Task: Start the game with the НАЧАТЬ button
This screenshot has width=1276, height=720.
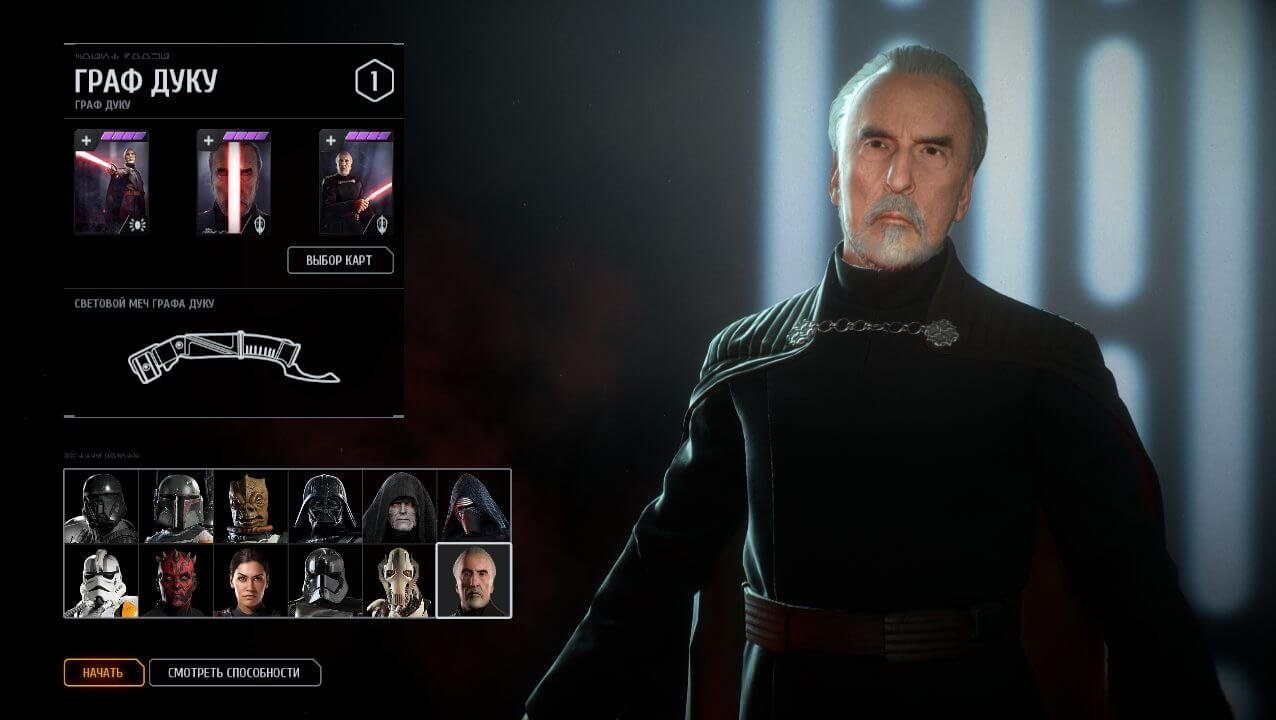Action: [104, 673]
